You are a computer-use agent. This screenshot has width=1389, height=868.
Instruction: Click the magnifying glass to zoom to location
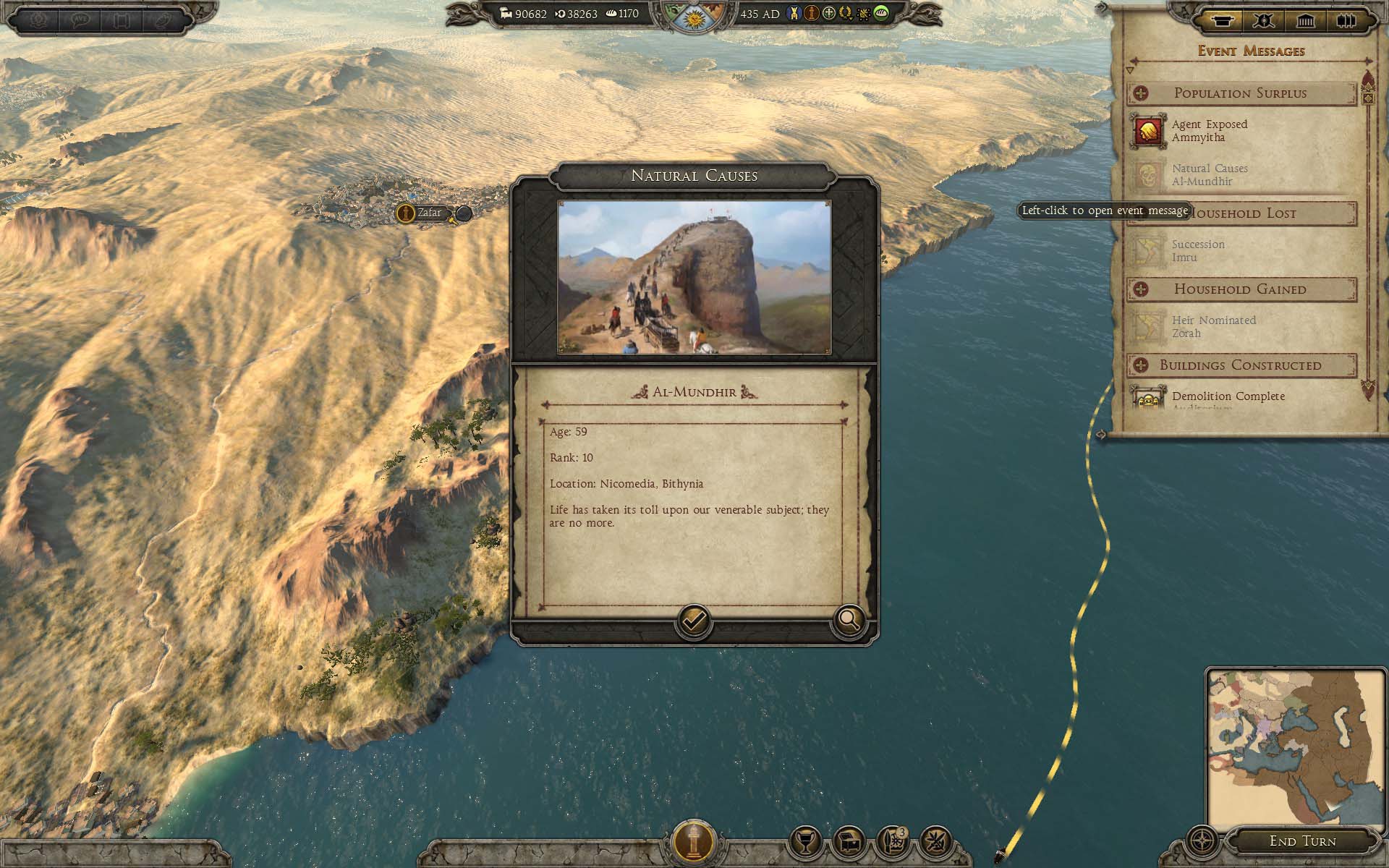click(849, 620)
